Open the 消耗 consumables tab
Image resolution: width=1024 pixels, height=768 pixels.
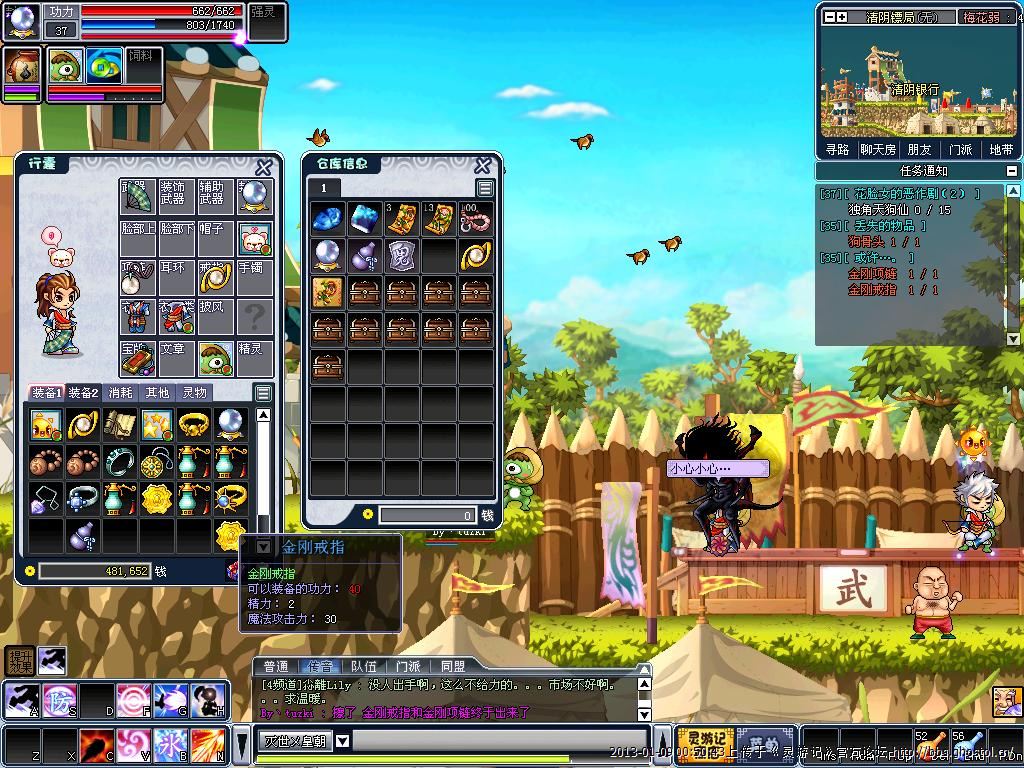click(120, 393)
